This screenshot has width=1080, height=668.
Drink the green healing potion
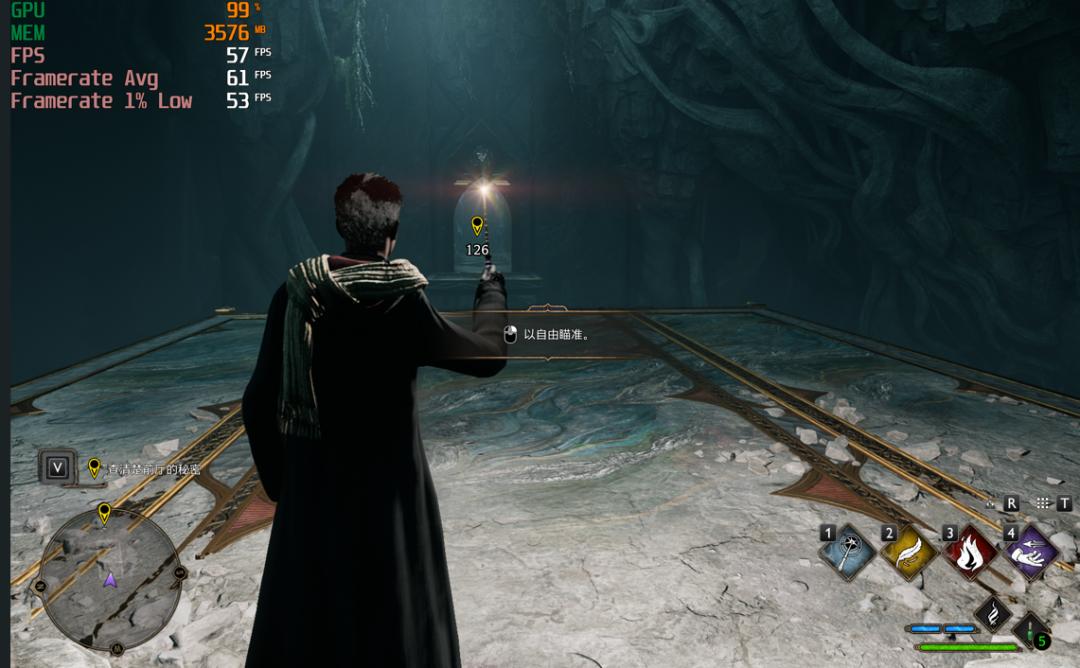1033,631
